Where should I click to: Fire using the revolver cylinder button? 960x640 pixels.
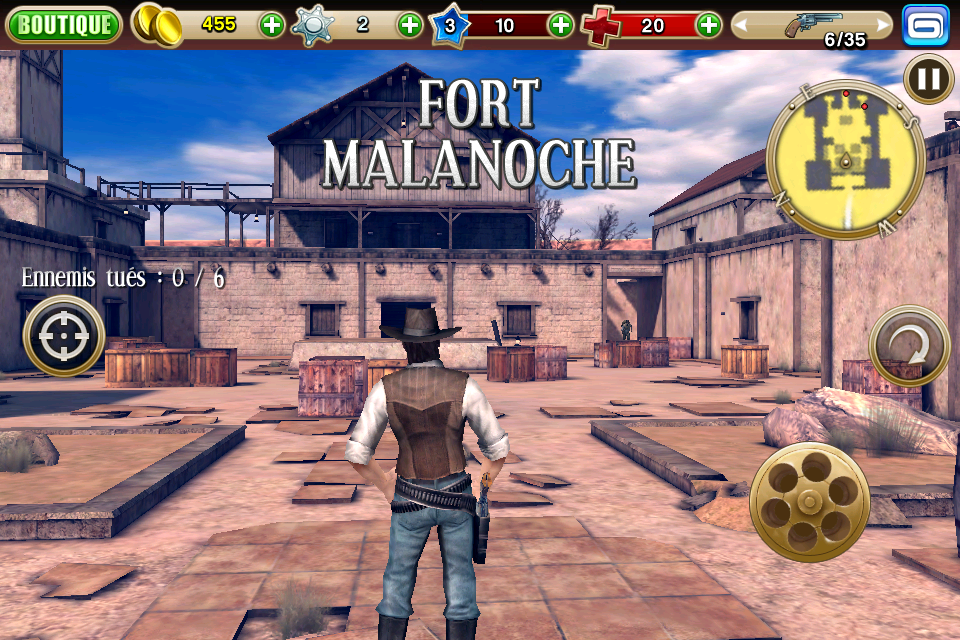click(809, 501)
